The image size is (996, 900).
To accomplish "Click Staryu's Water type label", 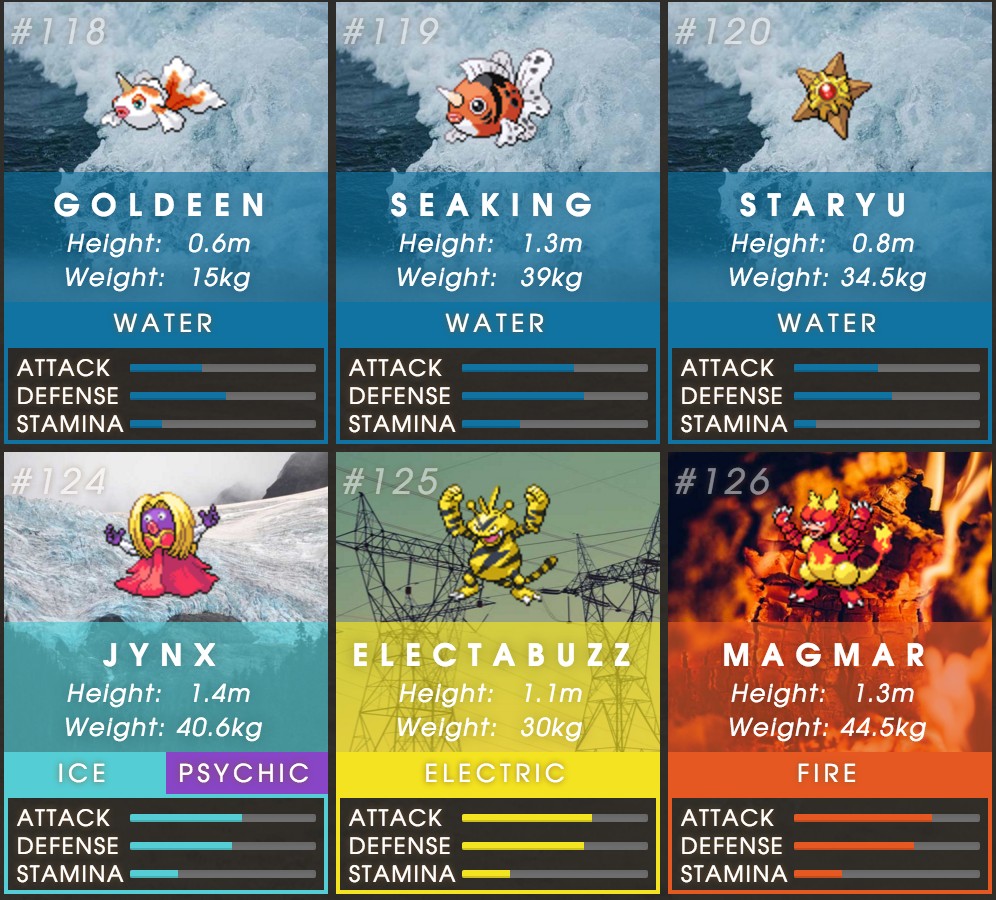I will click(x=829, y=323).
